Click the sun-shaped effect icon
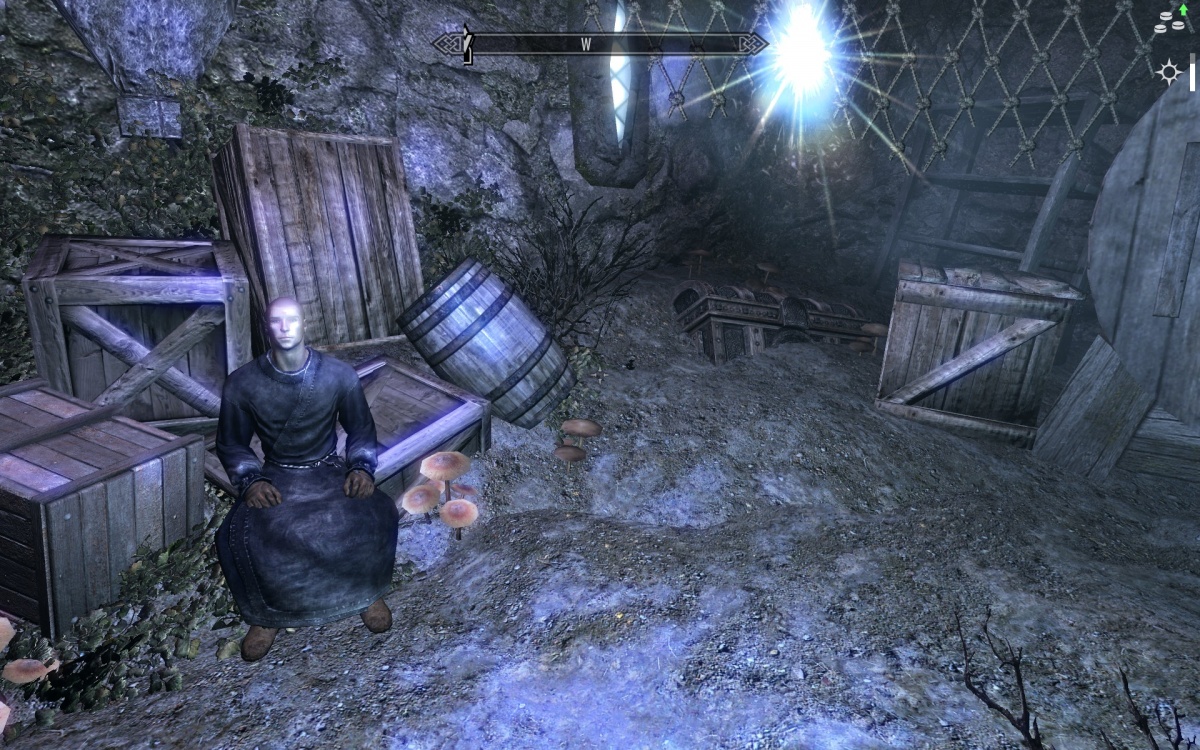The height and width of the screenshot is (750, 1200). pos(1167,71)
